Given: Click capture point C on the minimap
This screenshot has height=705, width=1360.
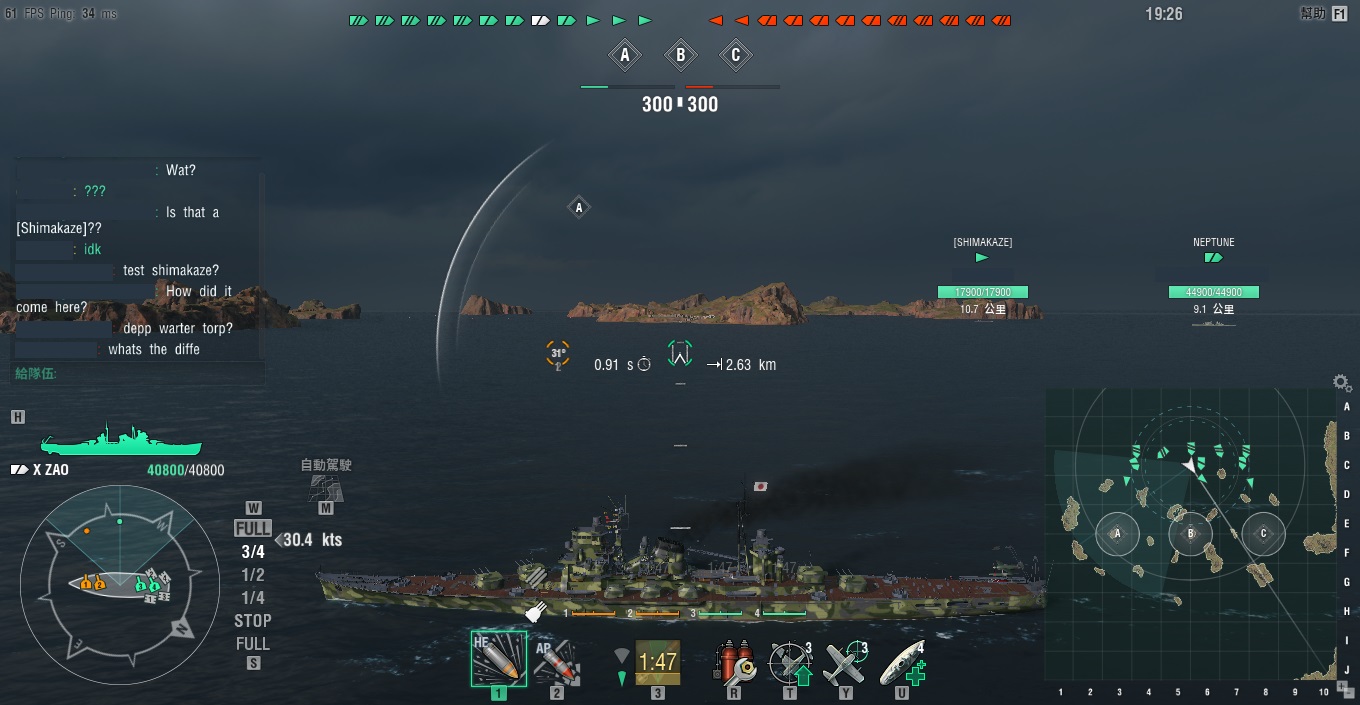Looking at the screenshot, I should point(1263,534).
